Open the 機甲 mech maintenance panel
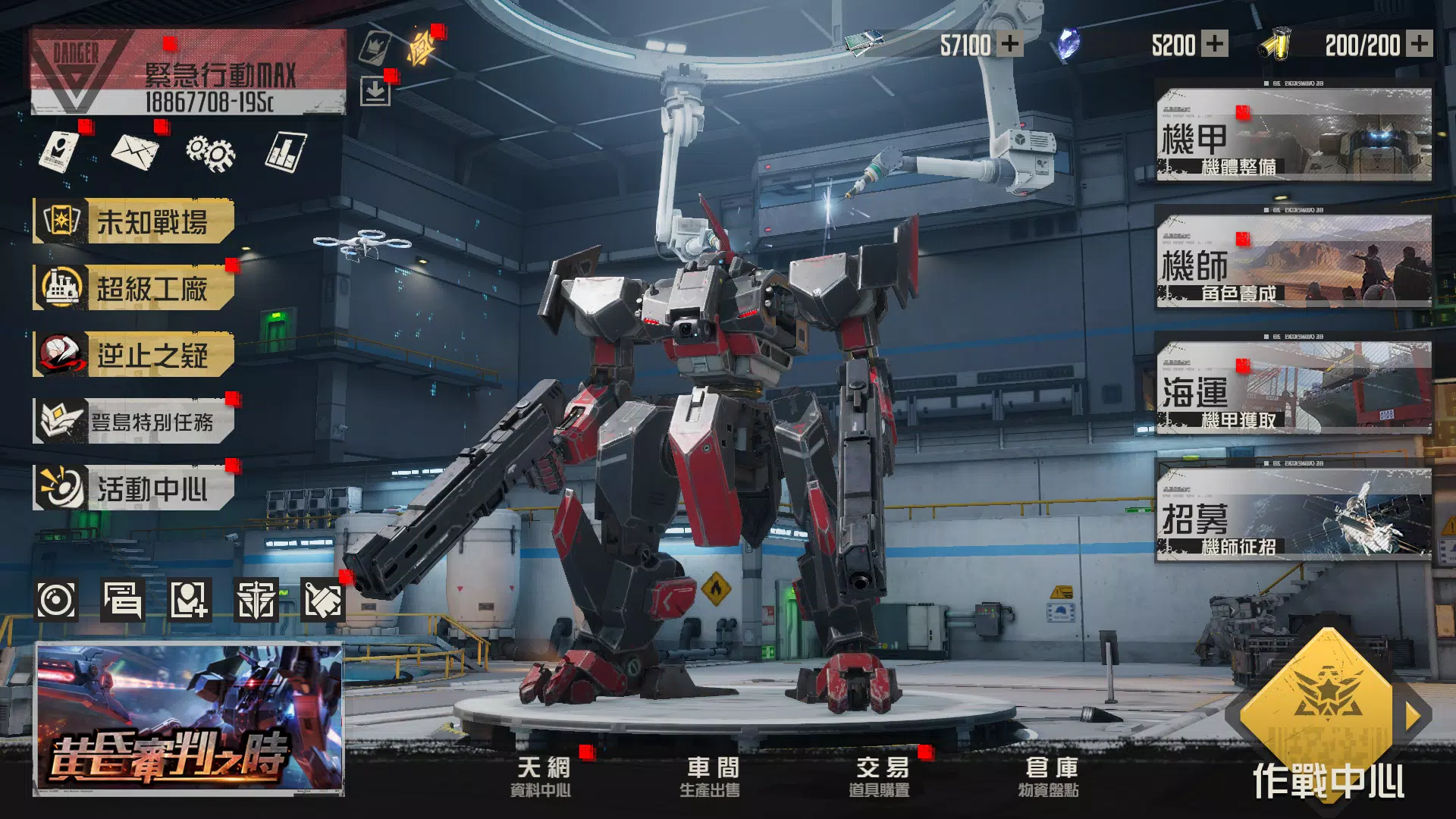 pos(1294,135)
